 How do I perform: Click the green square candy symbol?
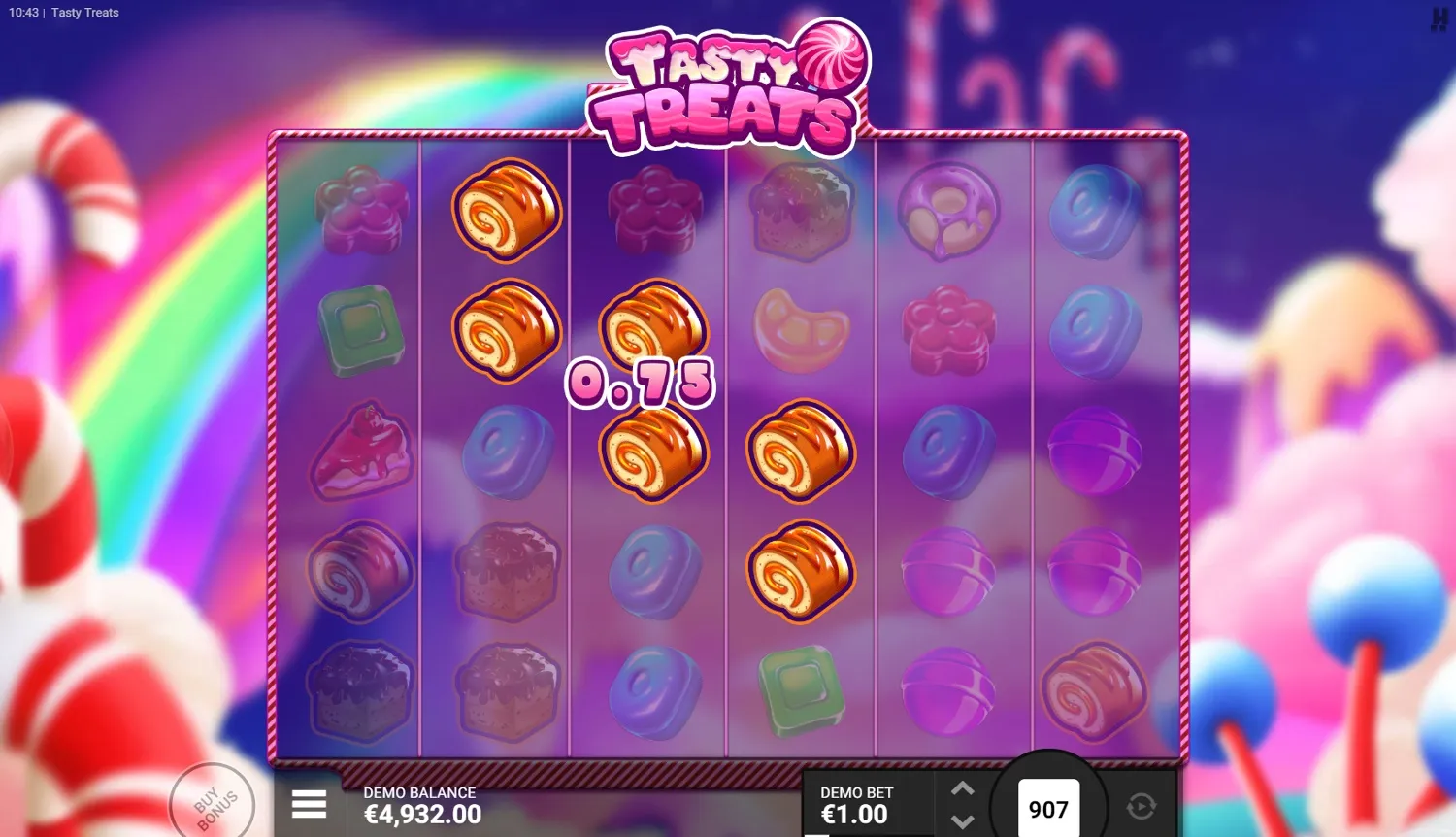(361, 330)
